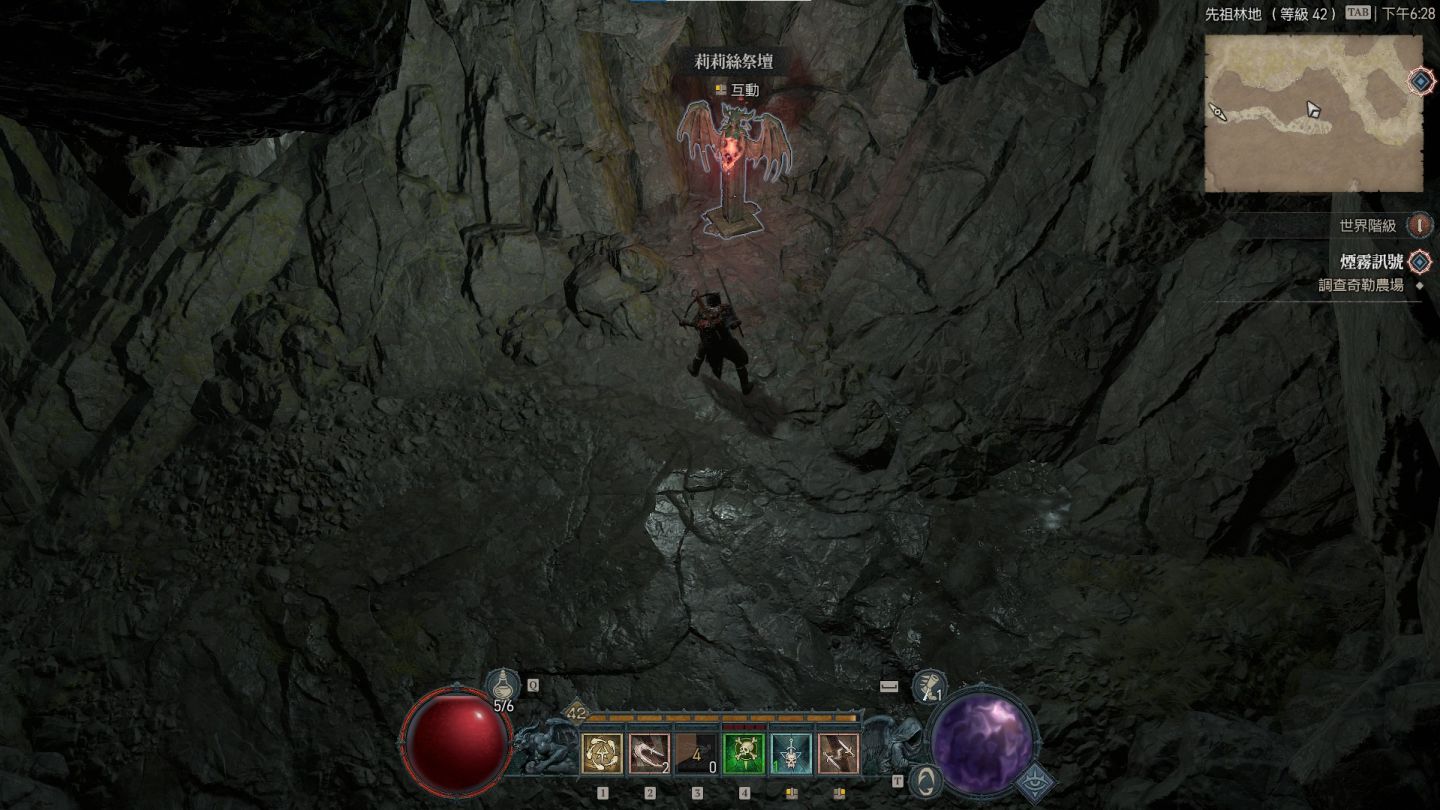Screen dimensions: 1440x810
Task: Click the horn icon above the energy orb
Action: pos(930,687)
